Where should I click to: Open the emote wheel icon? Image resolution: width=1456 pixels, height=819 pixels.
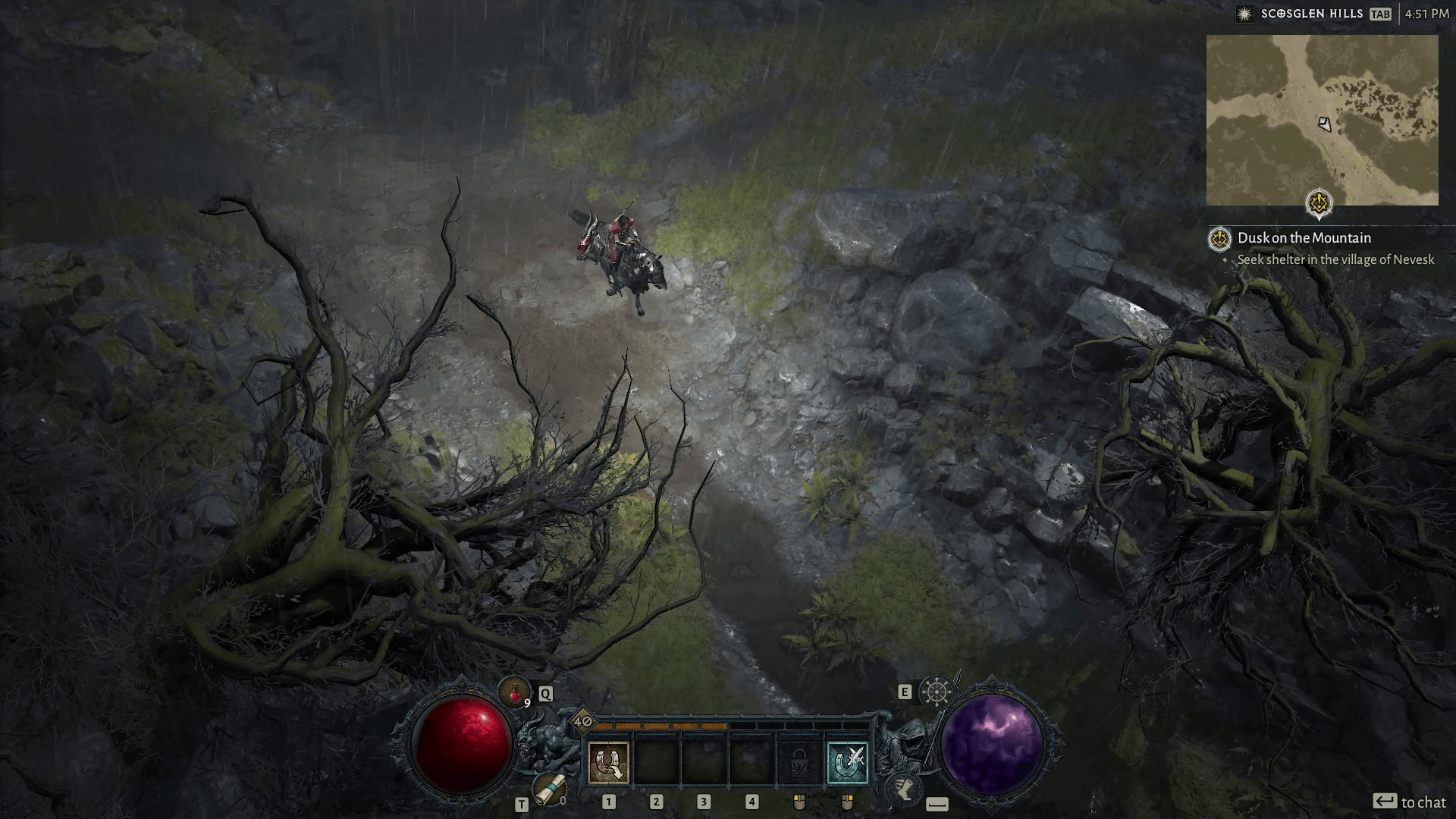(x=937, y=692)
